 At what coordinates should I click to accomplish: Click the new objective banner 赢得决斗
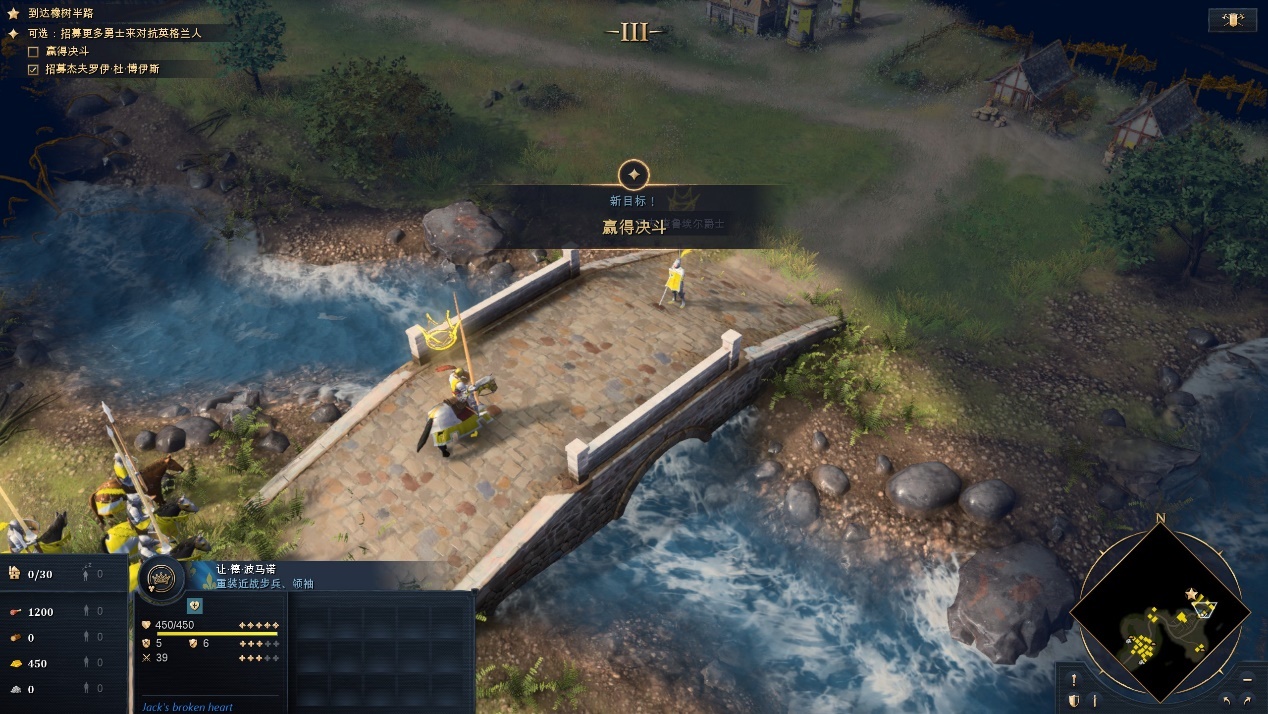pos(634,227)
